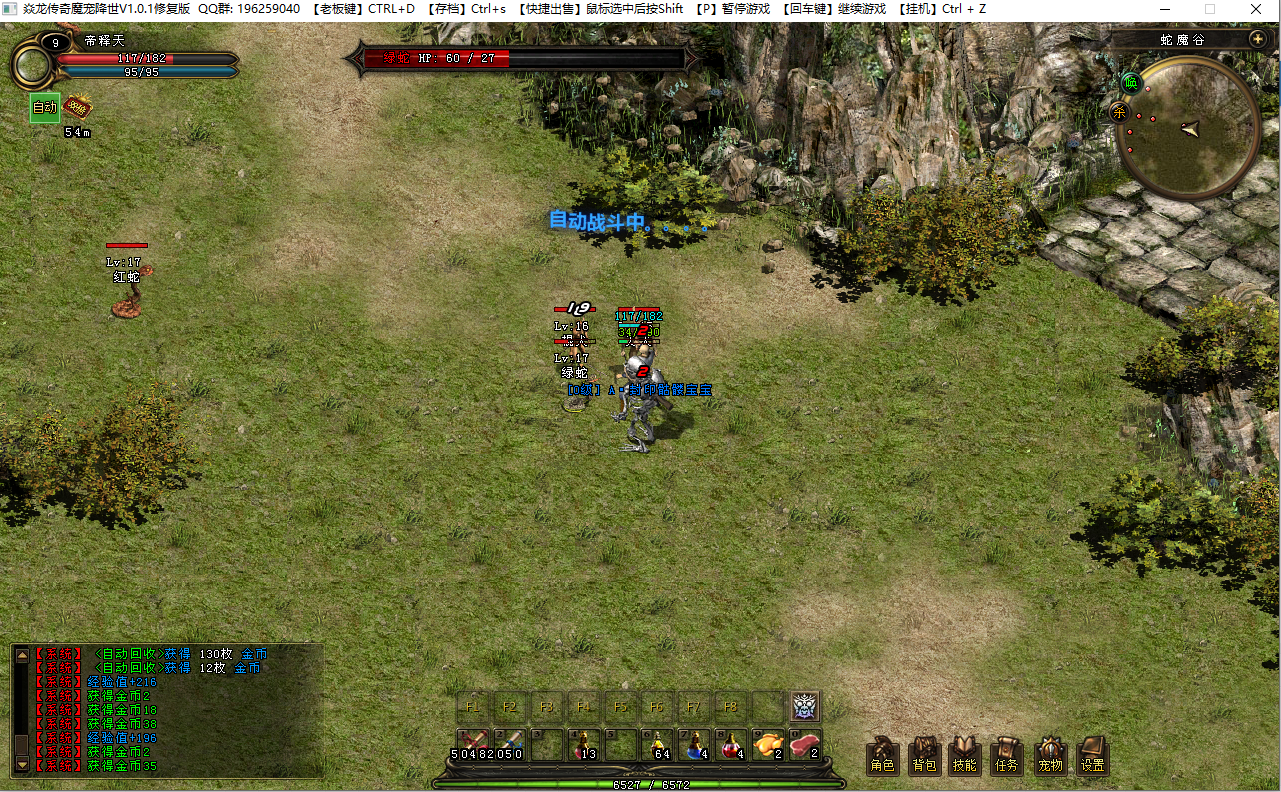Open the 设置 settings menu
This screenshot has width=1281, height=792.
pos(1092,755)
